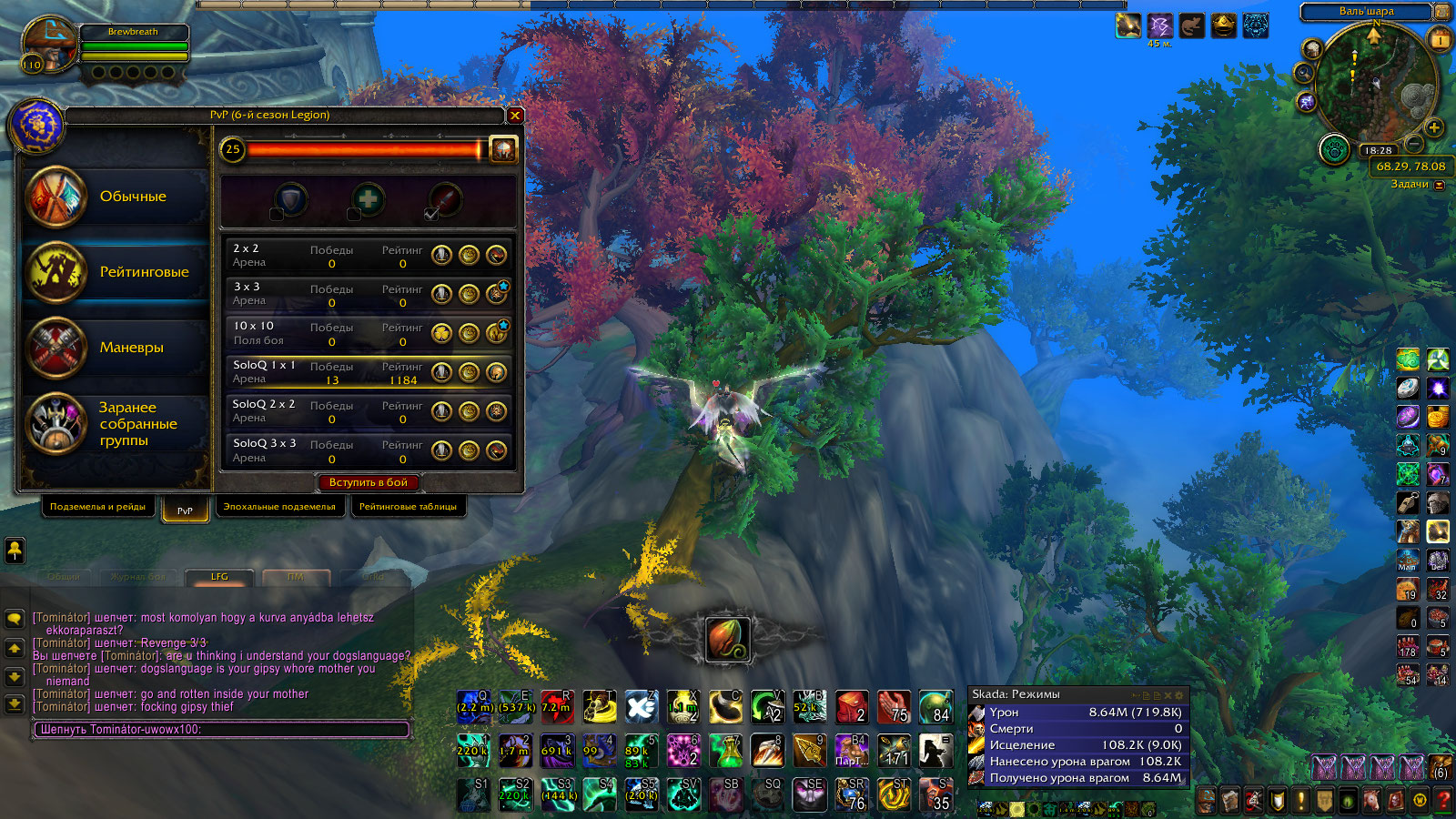Switch to Подземелья и рейды tab
Screen dimensions: 1456x819
click(x=97, y=507)
